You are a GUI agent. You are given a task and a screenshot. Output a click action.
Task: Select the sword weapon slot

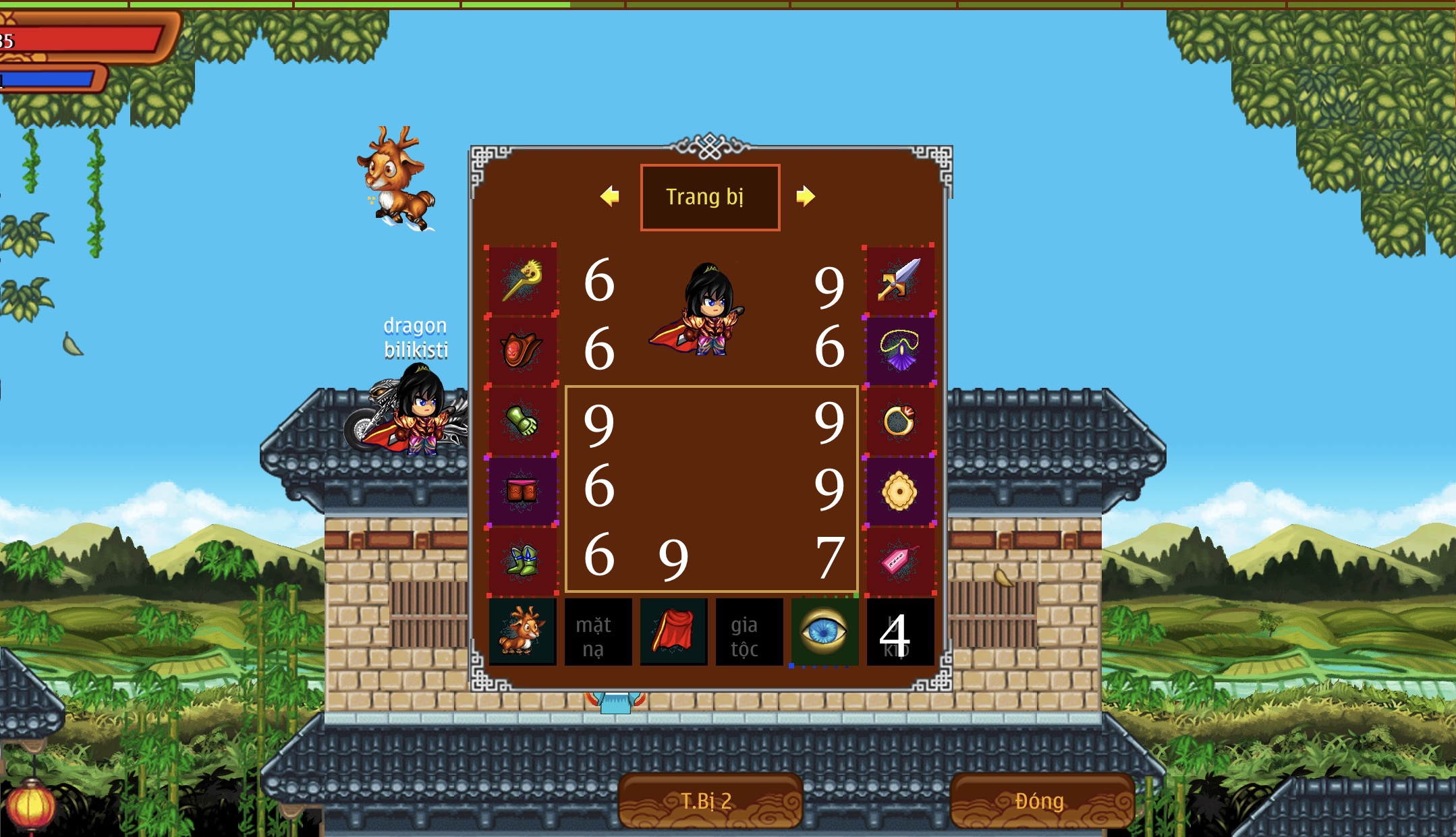coord(899,281)
